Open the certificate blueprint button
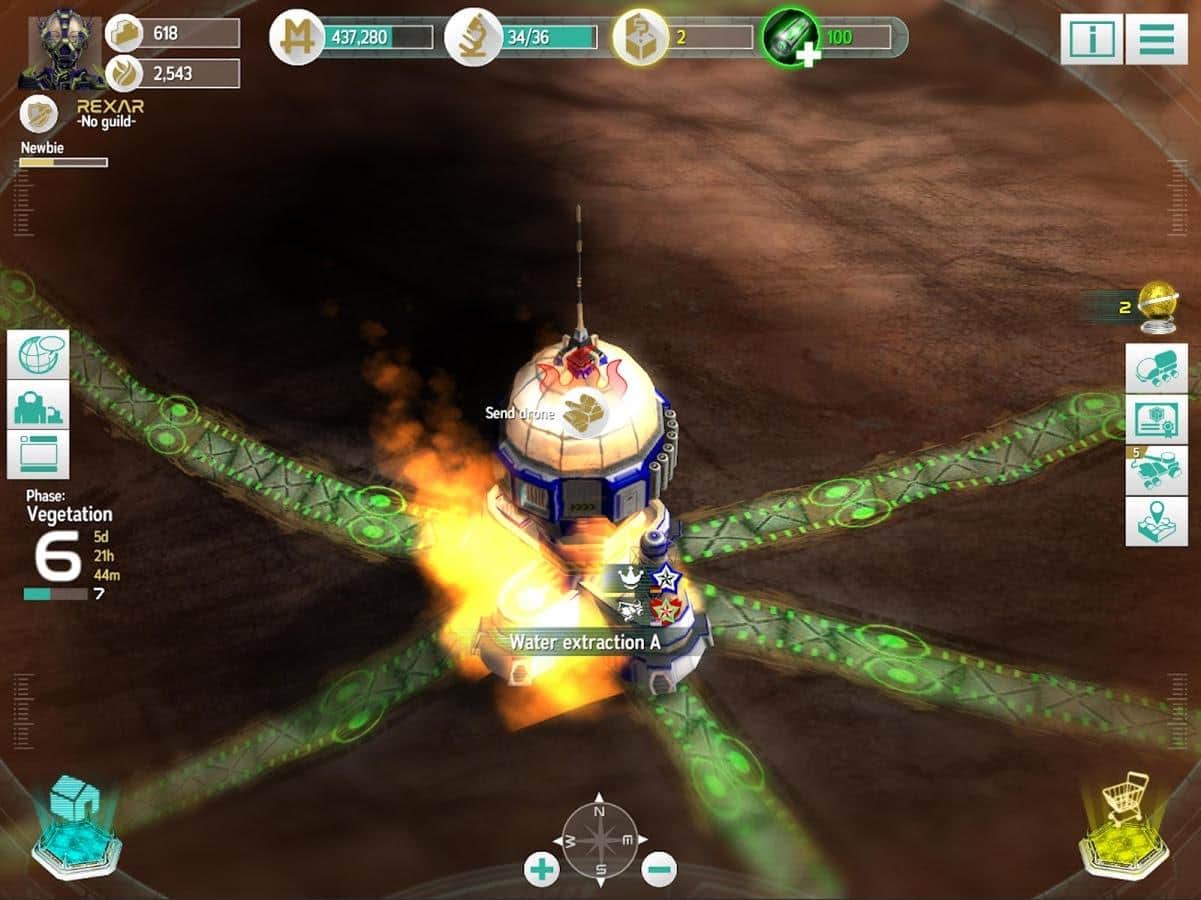 pyautogui.click(x=1156, y=418)
